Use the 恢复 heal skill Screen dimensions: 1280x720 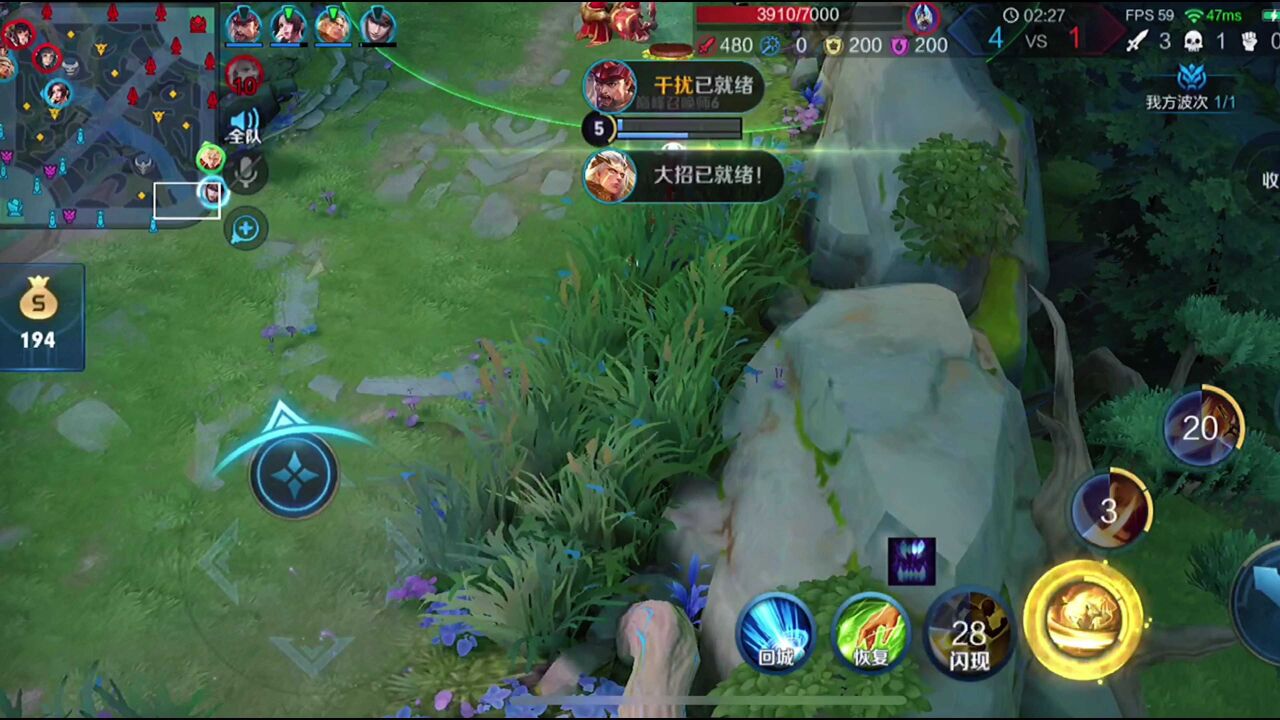871,633
